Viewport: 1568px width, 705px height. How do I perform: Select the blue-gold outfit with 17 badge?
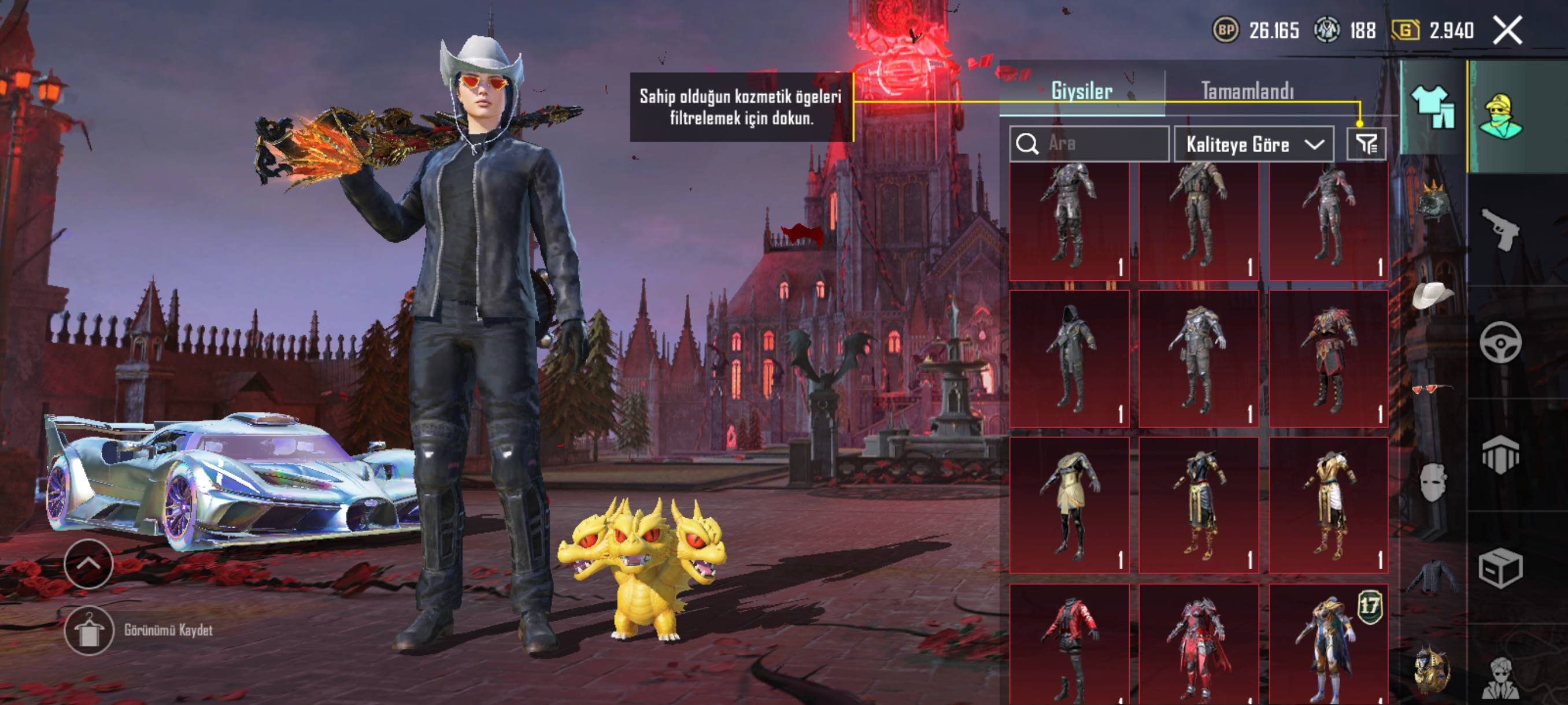pos(1329,644)
